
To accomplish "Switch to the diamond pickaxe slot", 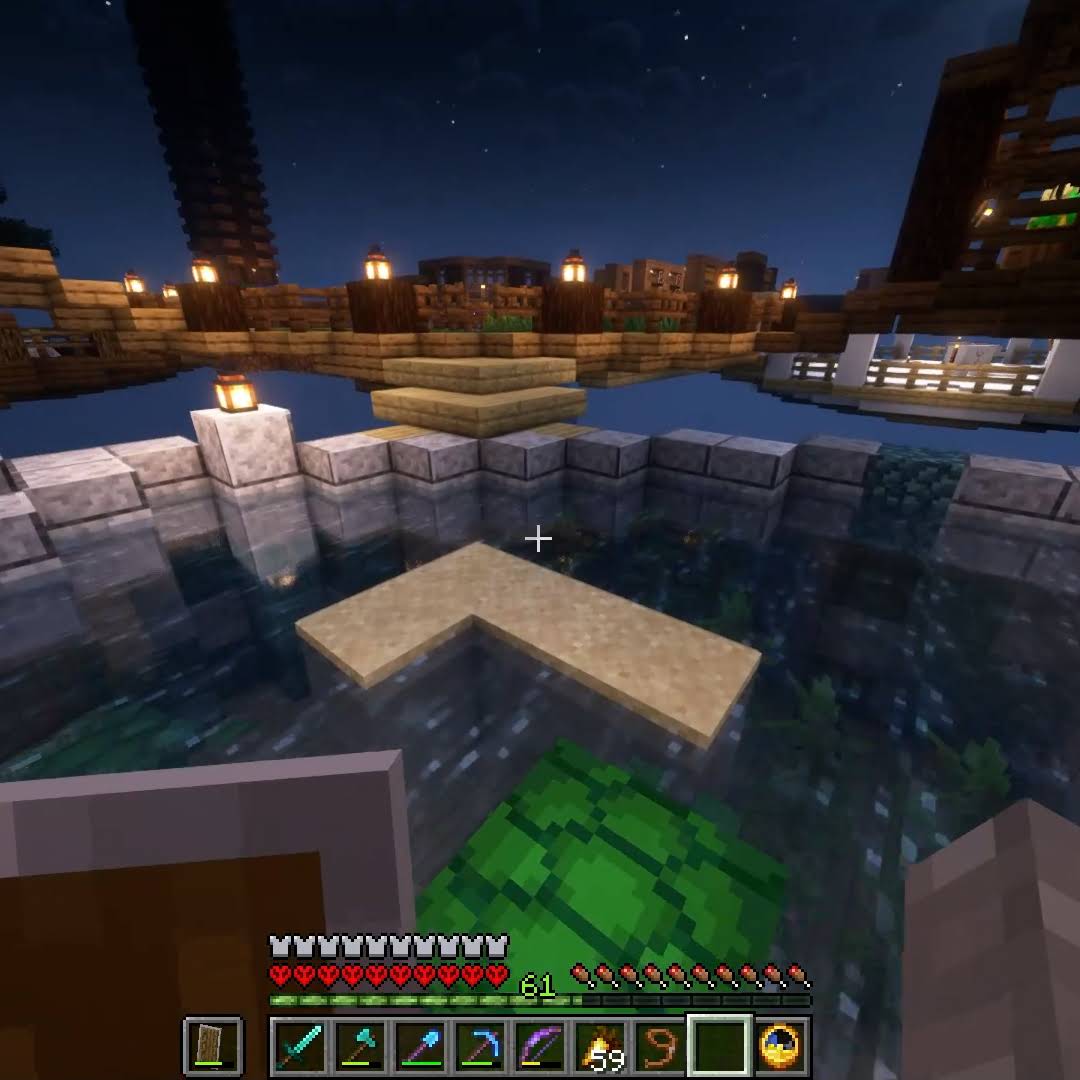I will pos(480,1046).
